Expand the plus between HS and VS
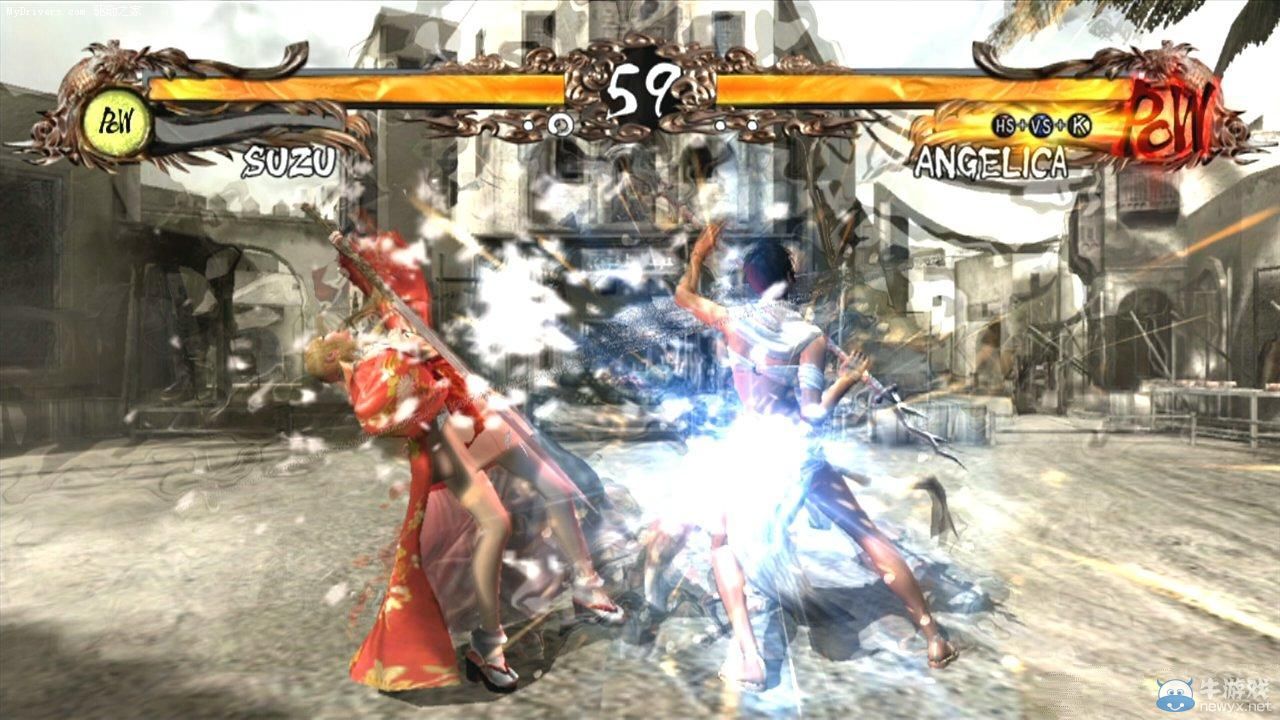Viewport: 1280px width, 720px height. [1022, 124]
